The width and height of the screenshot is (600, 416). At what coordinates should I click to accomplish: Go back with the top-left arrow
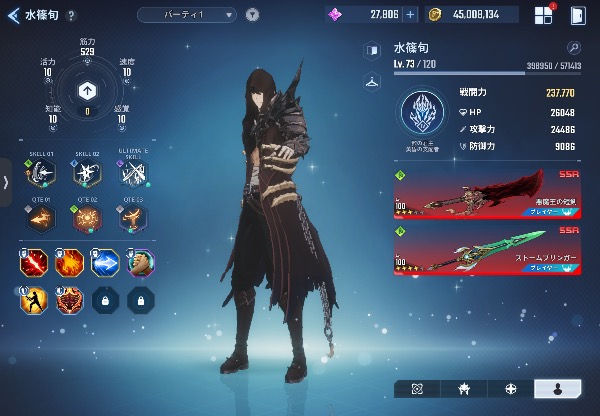pos(13,15)
